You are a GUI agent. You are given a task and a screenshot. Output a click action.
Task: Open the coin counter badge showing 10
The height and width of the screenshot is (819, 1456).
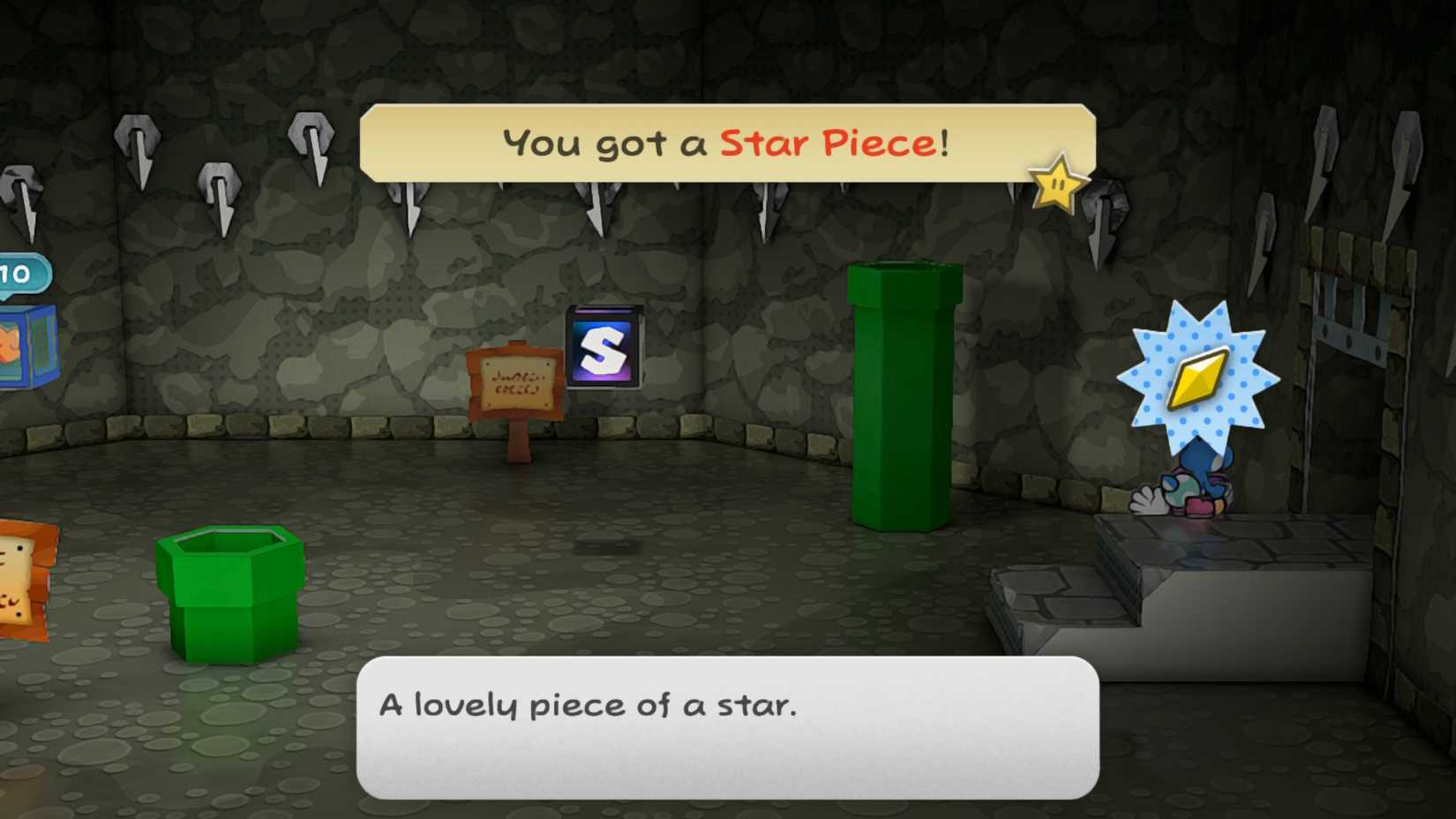click(16, 274)
